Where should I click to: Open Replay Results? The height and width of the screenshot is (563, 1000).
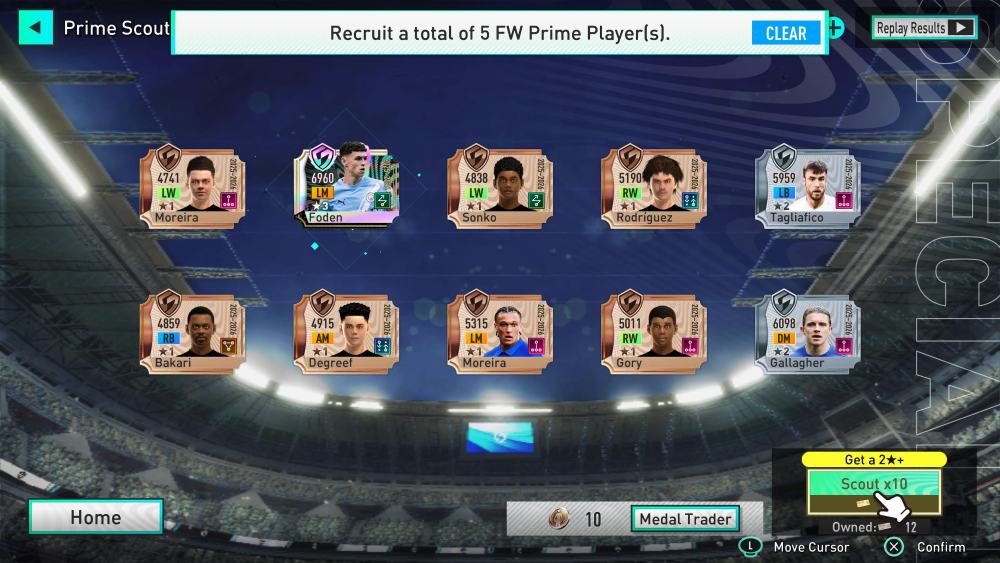[923, 28]
